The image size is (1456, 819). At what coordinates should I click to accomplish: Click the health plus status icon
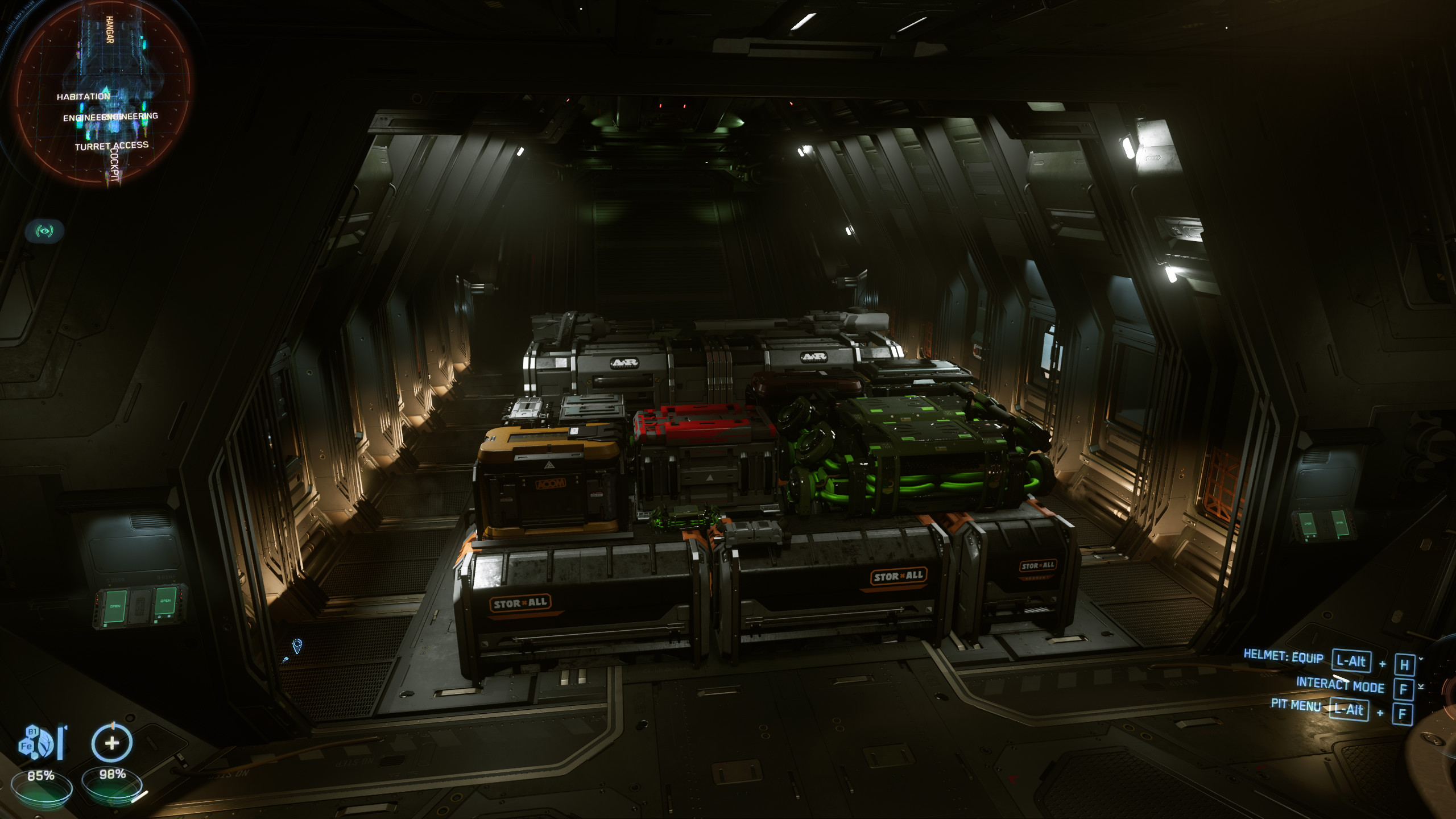click(x=112, y=742)
